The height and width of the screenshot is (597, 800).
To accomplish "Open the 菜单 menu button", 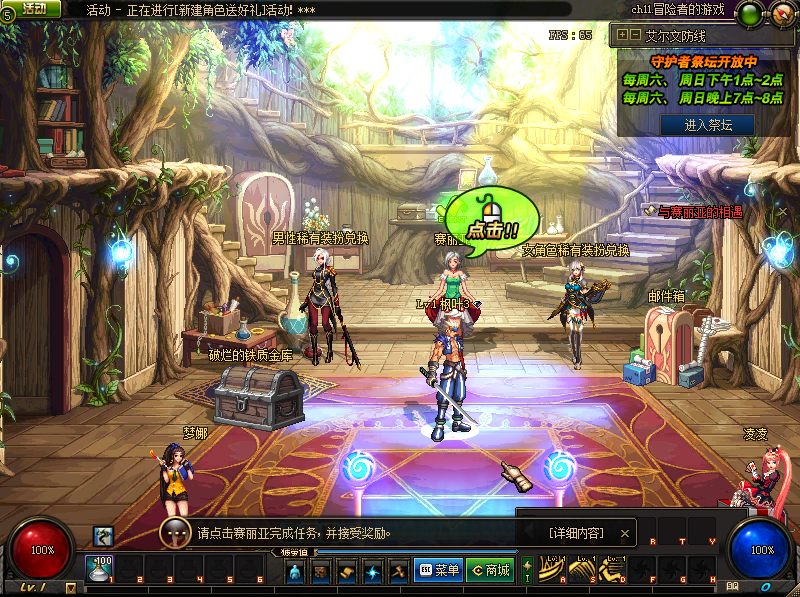I will pyautogui.click(x=437, y=571).
